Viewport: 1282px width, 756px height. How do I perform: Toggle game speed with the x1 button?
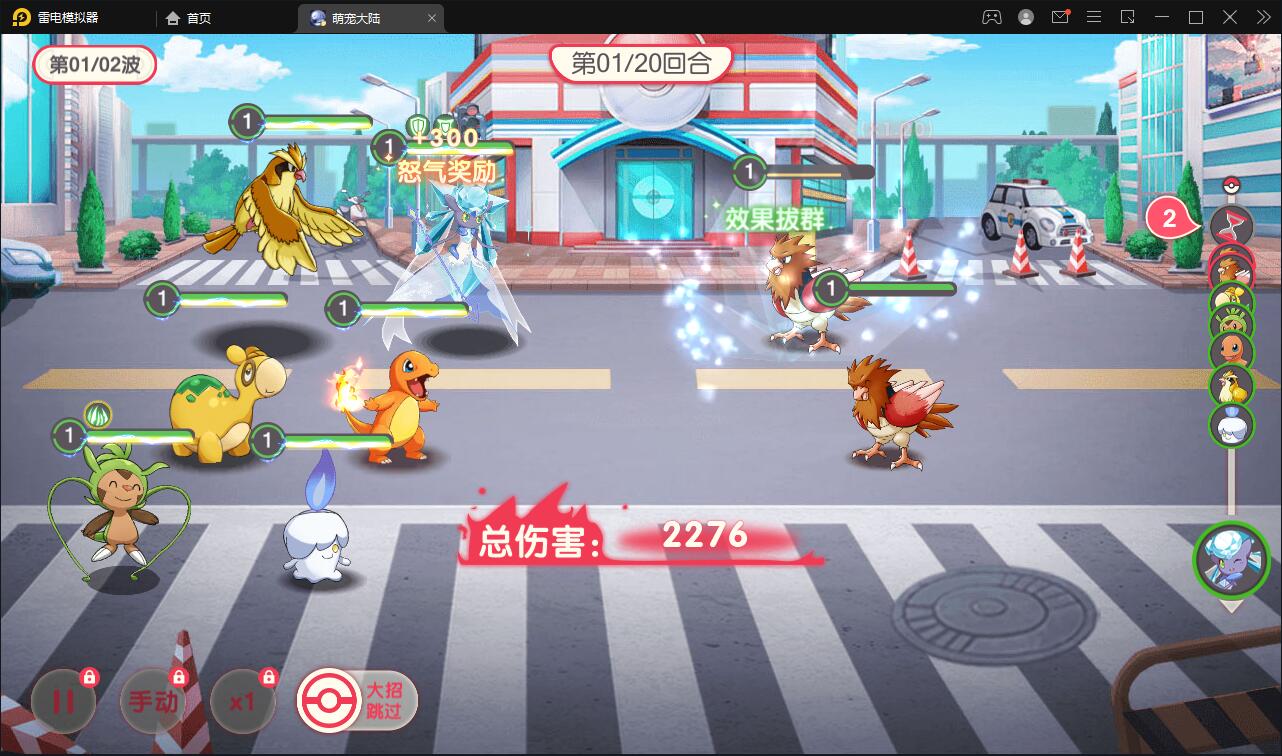(x=242, y=700)
